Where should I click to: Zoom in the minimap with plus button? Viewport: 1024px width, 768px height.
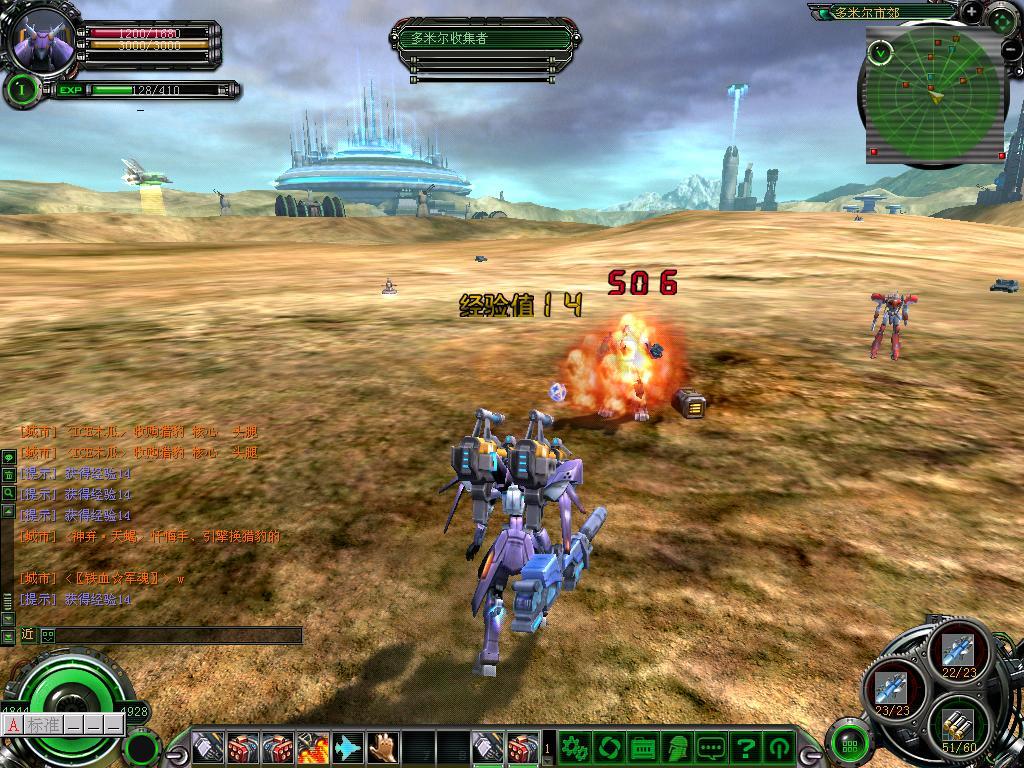pyautogui.click(x=971, y=11)
